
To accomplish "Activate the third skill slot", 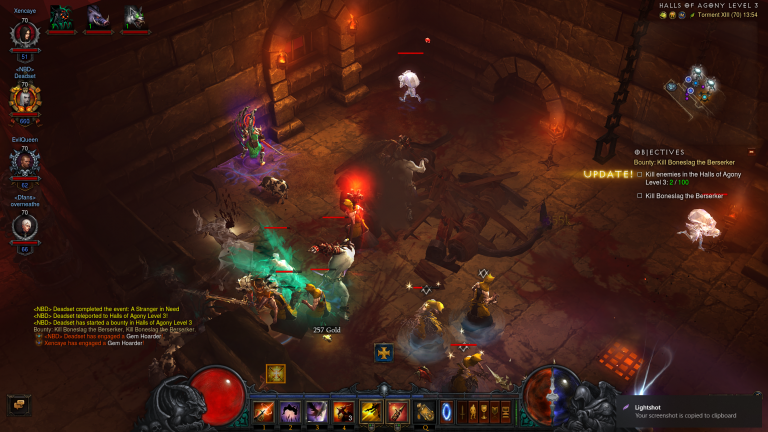I will [x=317, y=411].
